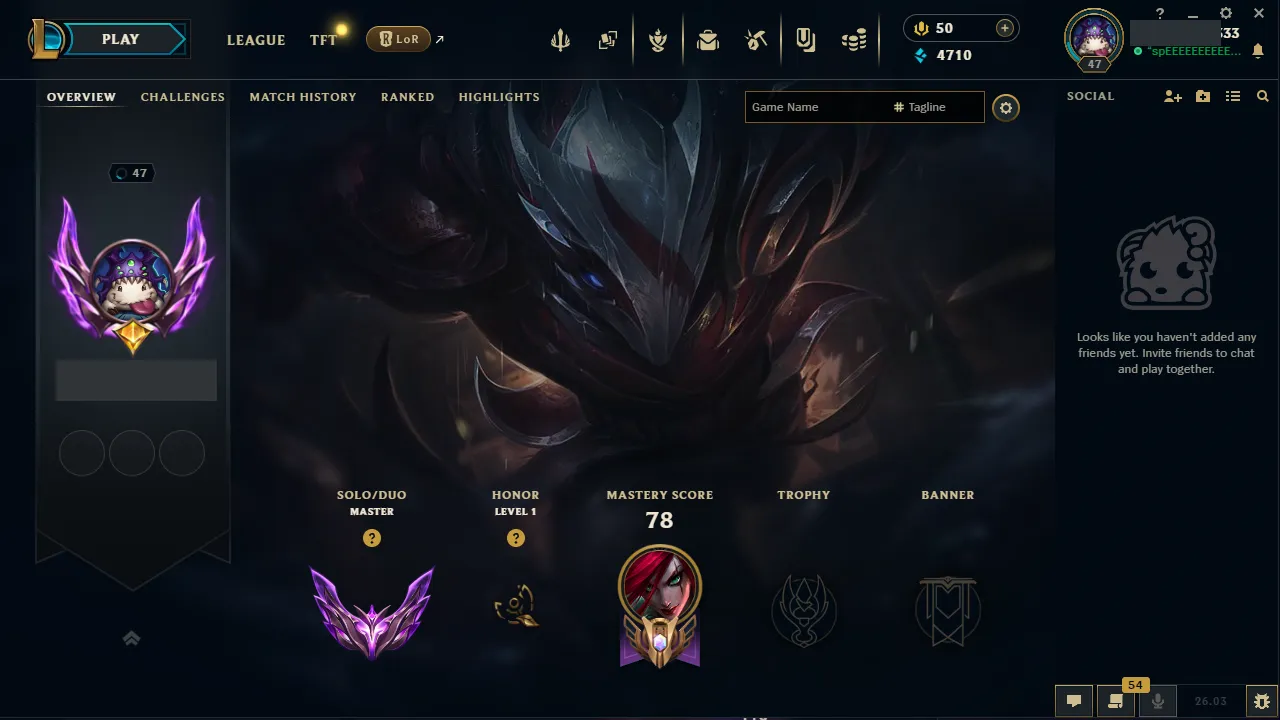Image resolution: width=1280 pixels, height=720 pixels.
Task: Open the store coins icon
Action: point(854,39)
